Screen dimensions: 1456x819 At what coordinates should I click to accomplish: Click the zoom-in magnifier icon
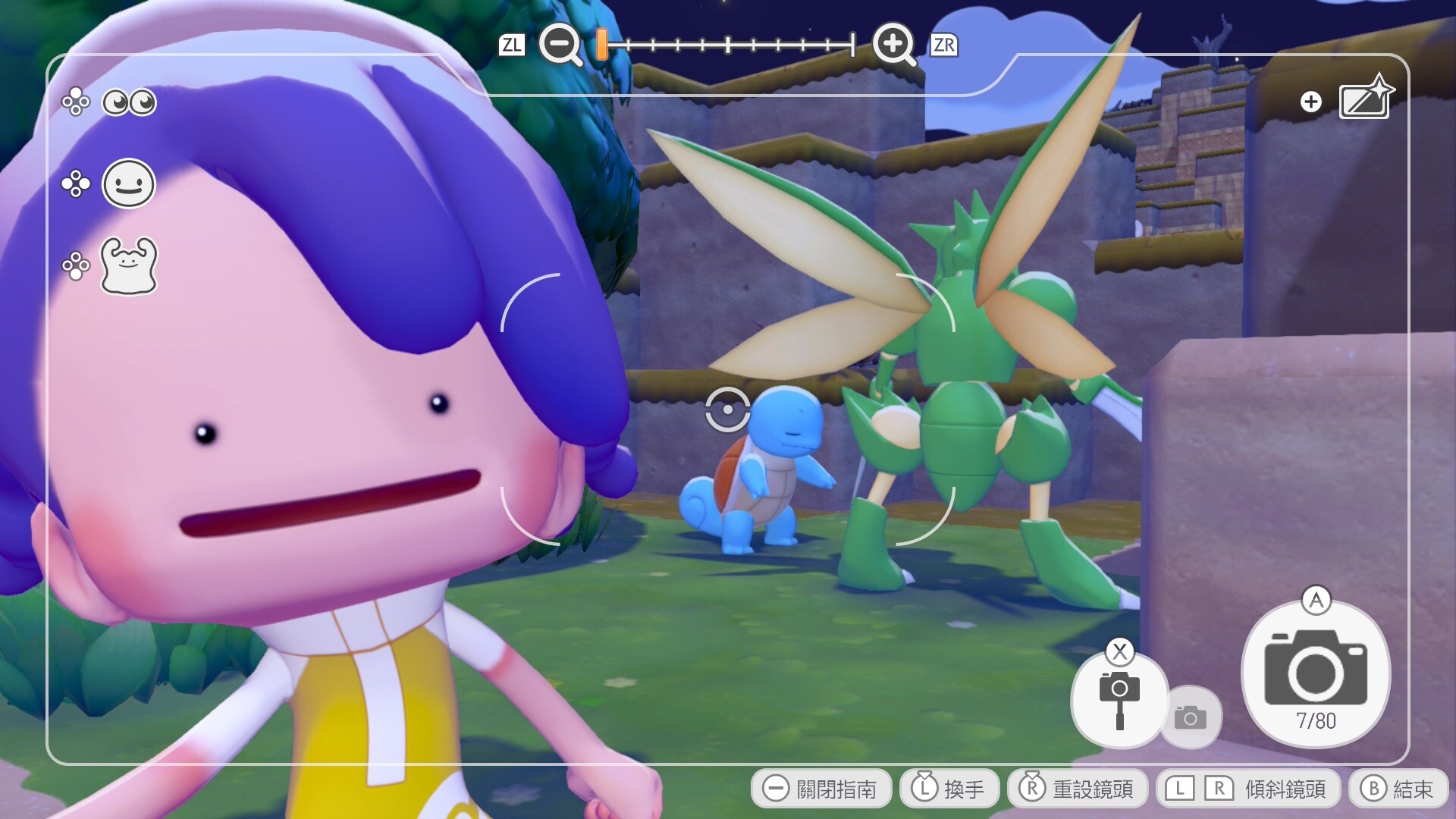[893, 44]
